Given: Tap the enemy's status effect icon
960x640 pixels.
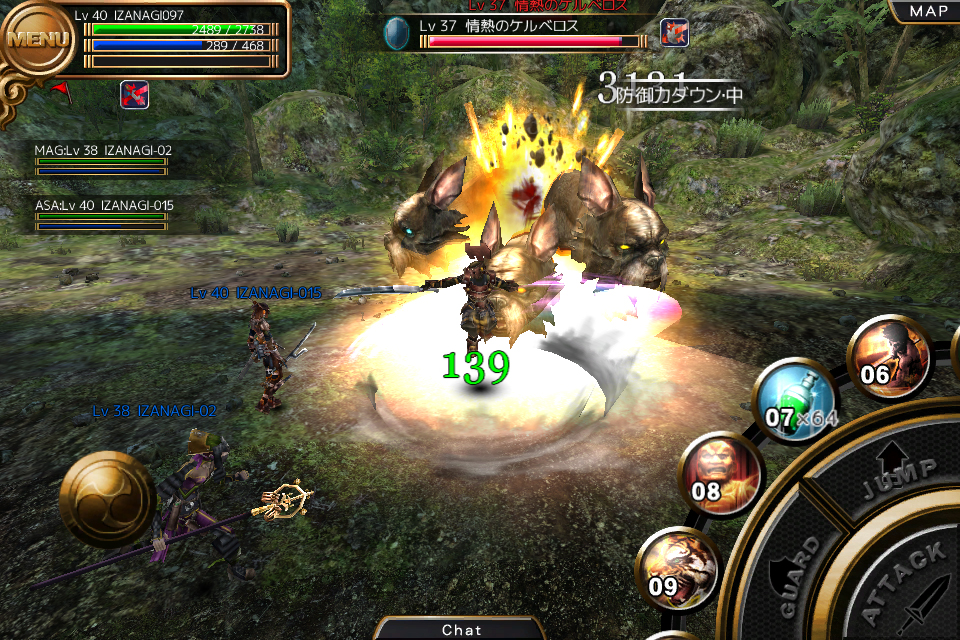Looking at the screenshot, I should point(674,33).
